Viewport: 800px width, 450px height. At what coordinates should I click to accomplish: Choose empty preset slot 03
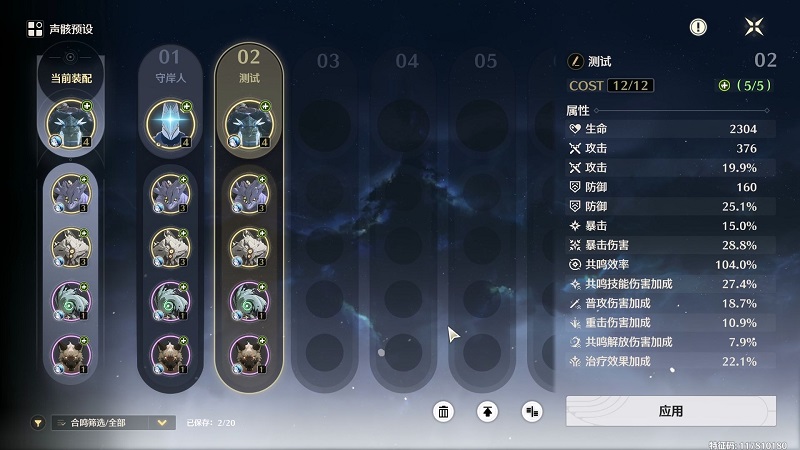pos(328,61)
